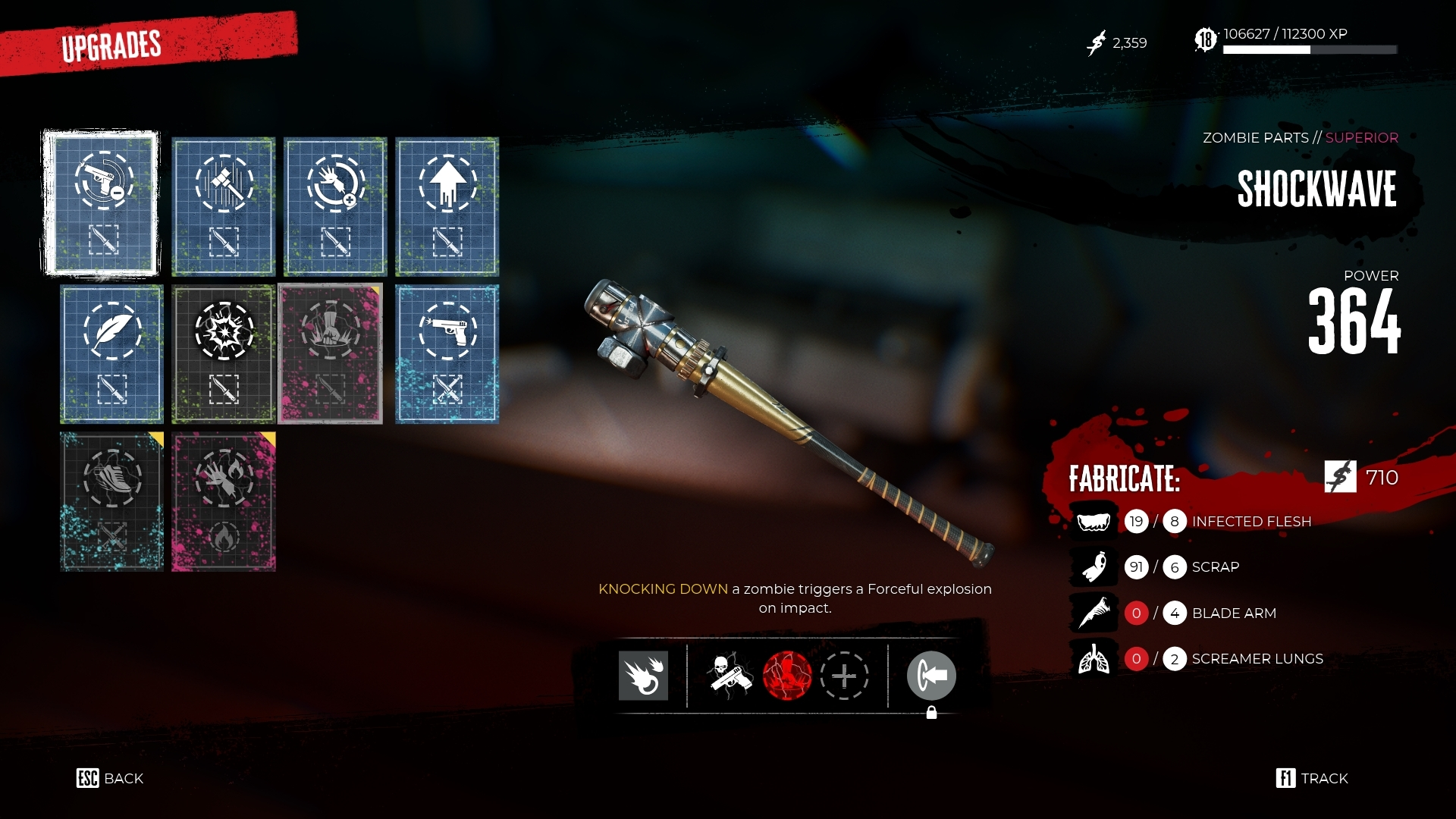The height and width of the screenshot is (819, 1456).
Task: Choose the hammer upgrade blueprint card
Action: coord(223,206)
